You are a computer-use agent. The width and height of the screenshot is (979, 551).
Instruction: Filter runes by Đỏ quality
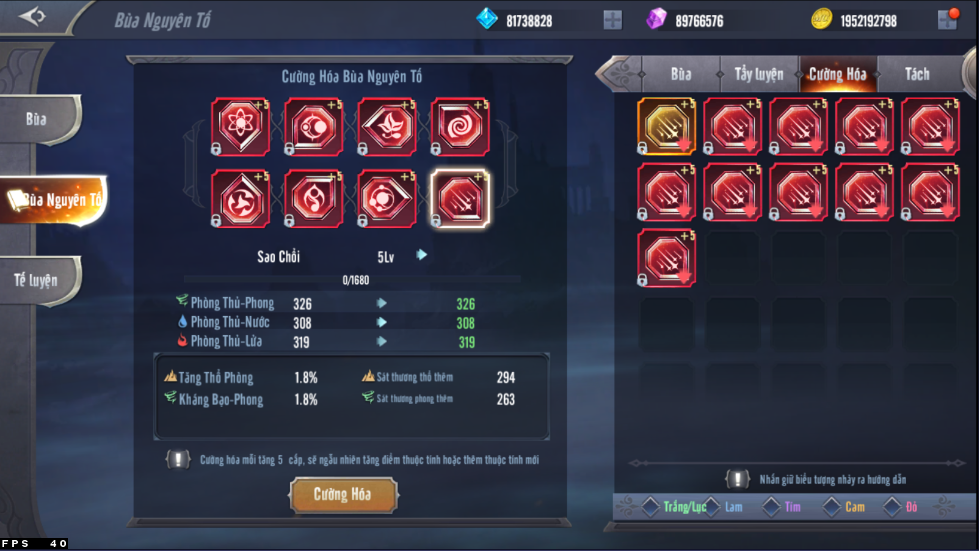coord(904,507)
